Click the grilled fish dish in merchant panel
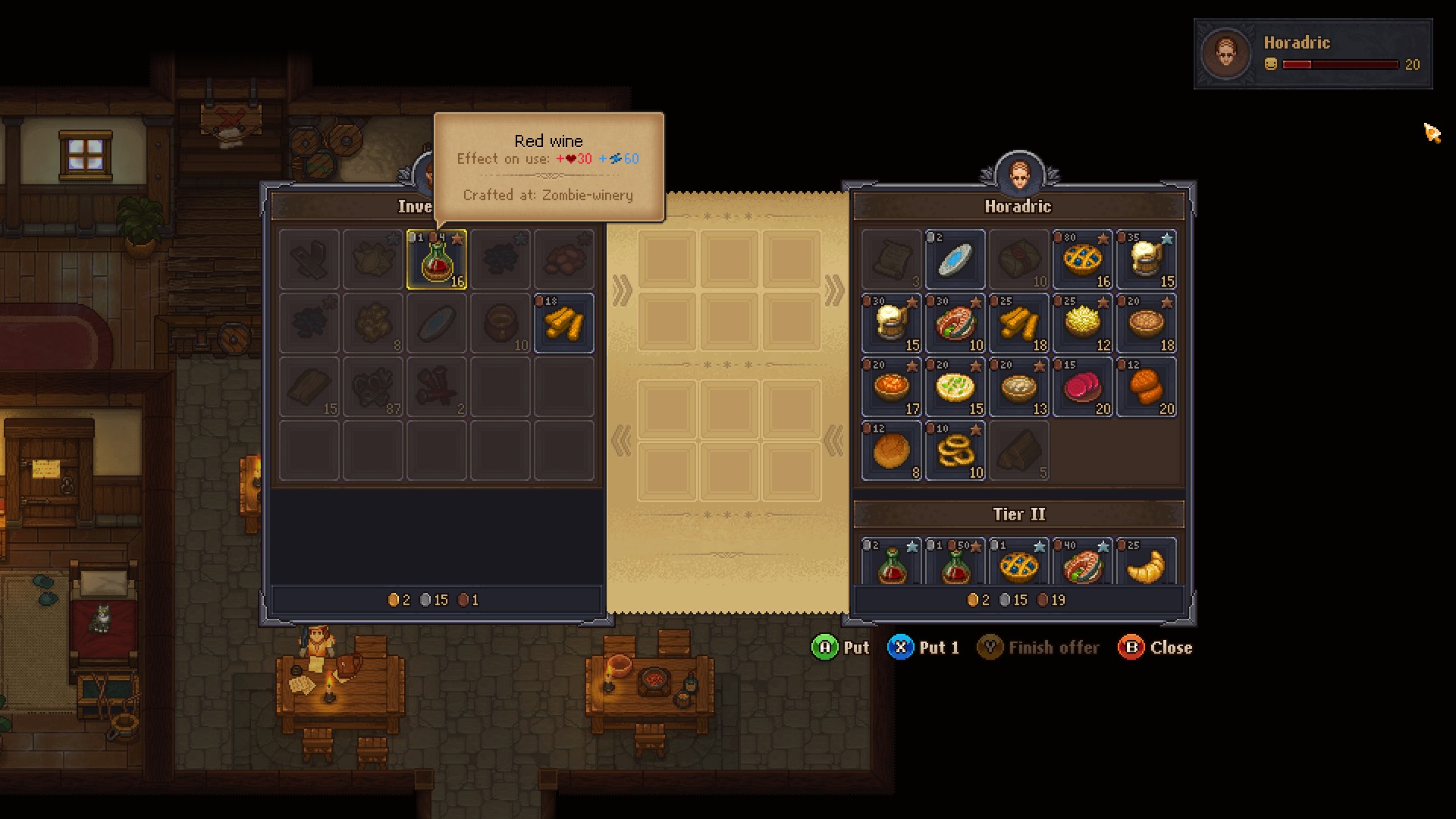 pos(955,324)
